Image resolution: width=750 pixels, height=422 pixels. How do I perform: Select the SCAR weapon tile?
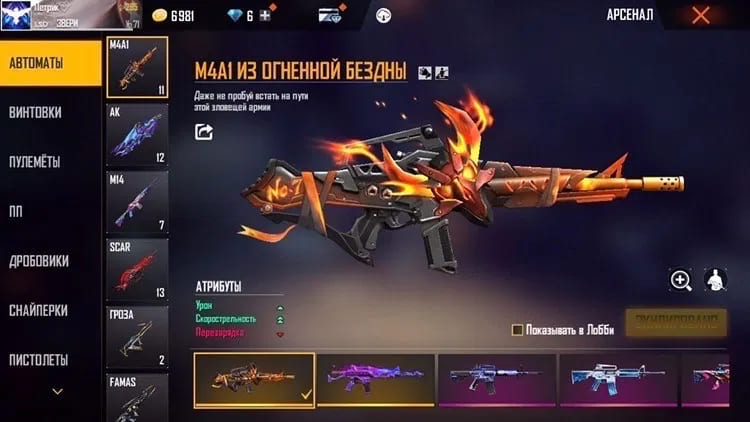(137, 269)
